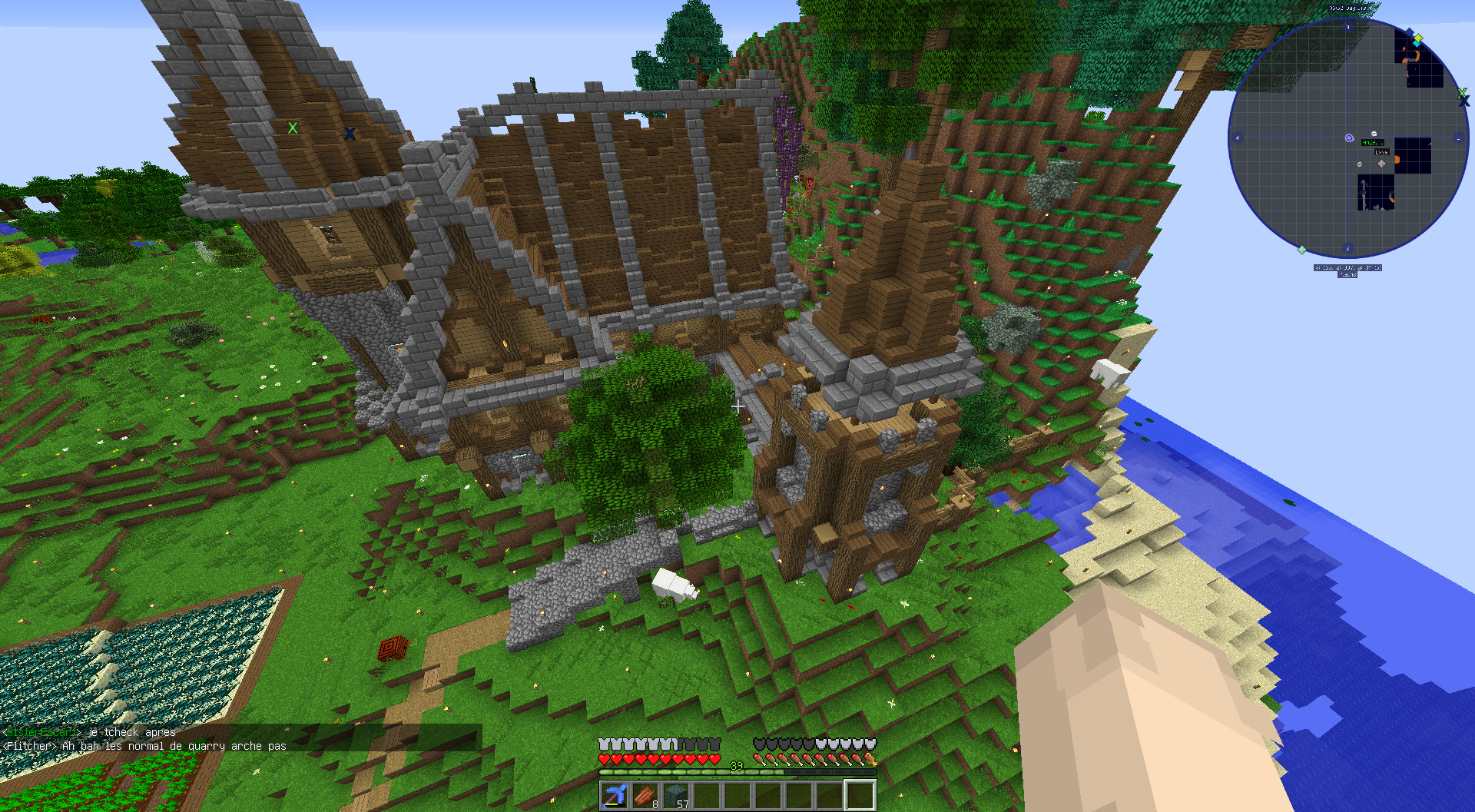This screenshot has height=812, width=1475.
Task: Select the blue pickaxe hotbar slot
Action: coord(615,795)
